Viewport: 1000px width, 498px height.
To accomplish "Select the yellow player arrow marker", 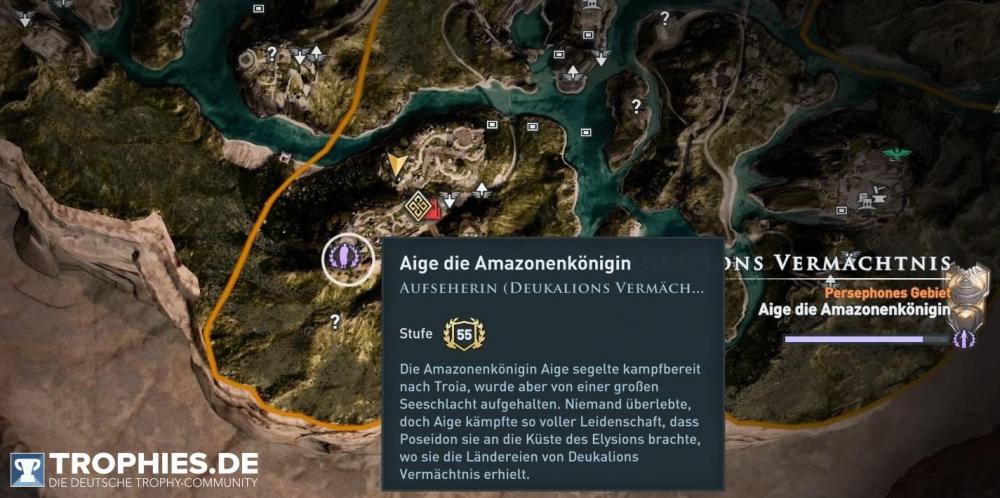I will tap(398, 165).
